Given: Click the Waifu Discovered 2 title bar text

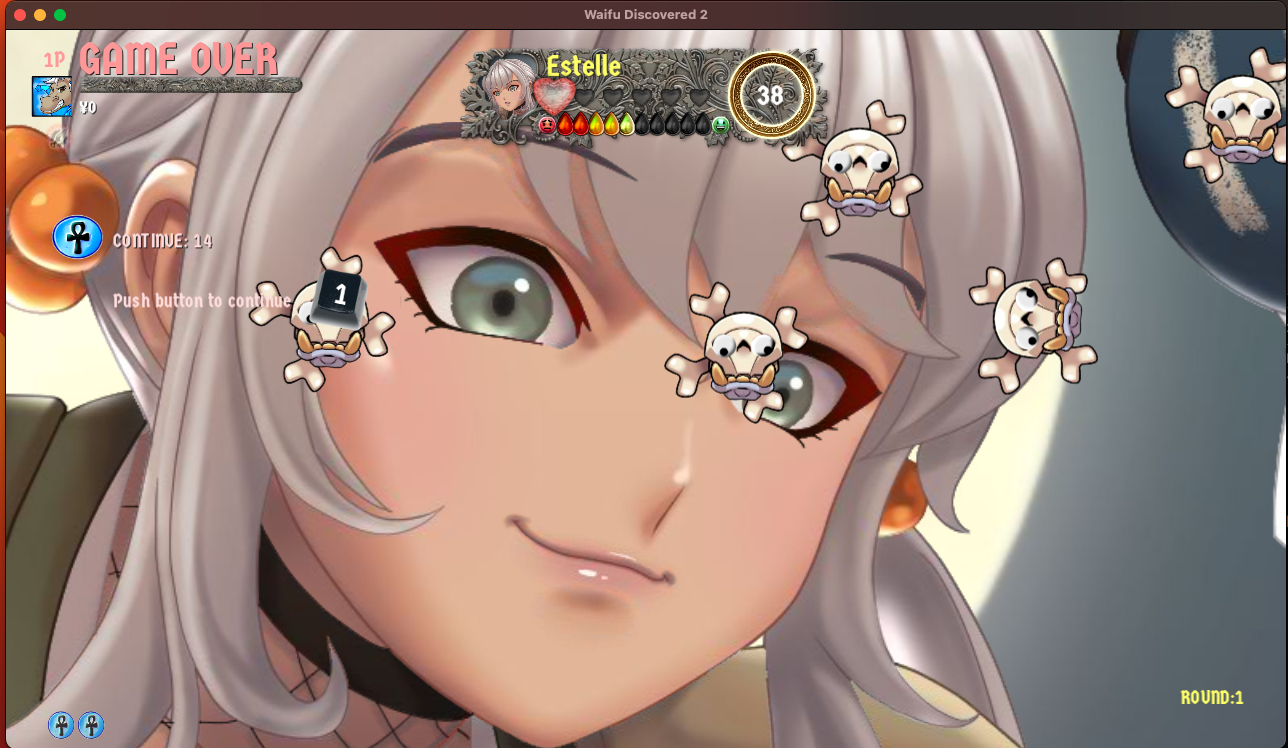Looking at the screenshot, I should click(645, 14).
